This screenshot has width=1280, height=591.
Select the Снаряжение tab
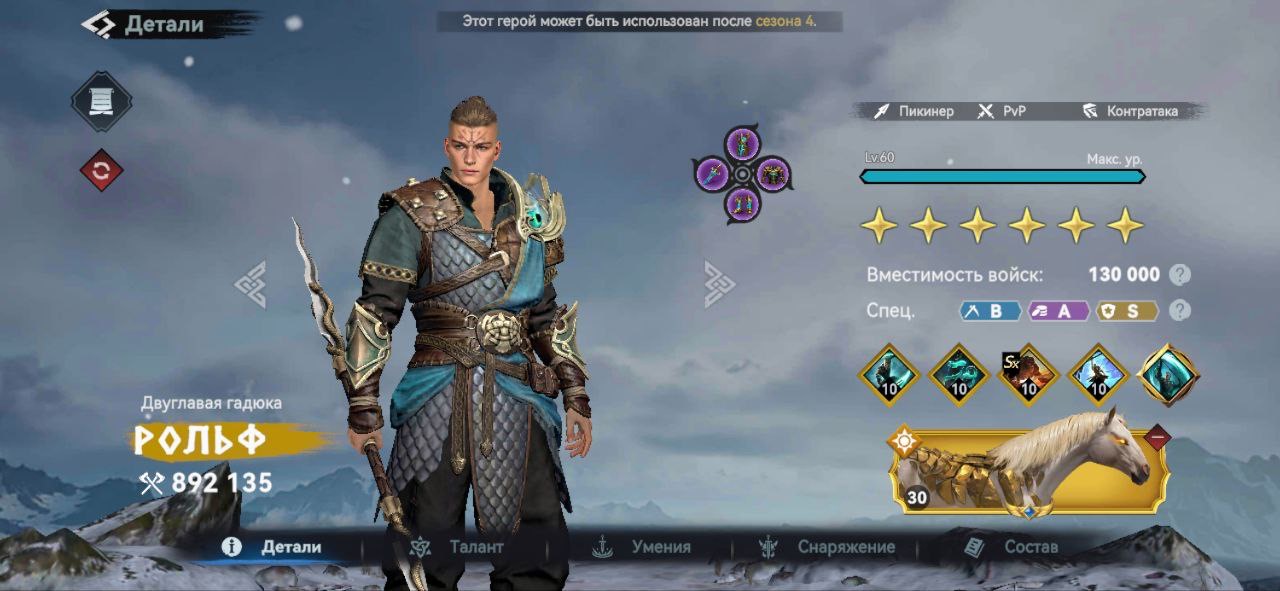point(828,547)
